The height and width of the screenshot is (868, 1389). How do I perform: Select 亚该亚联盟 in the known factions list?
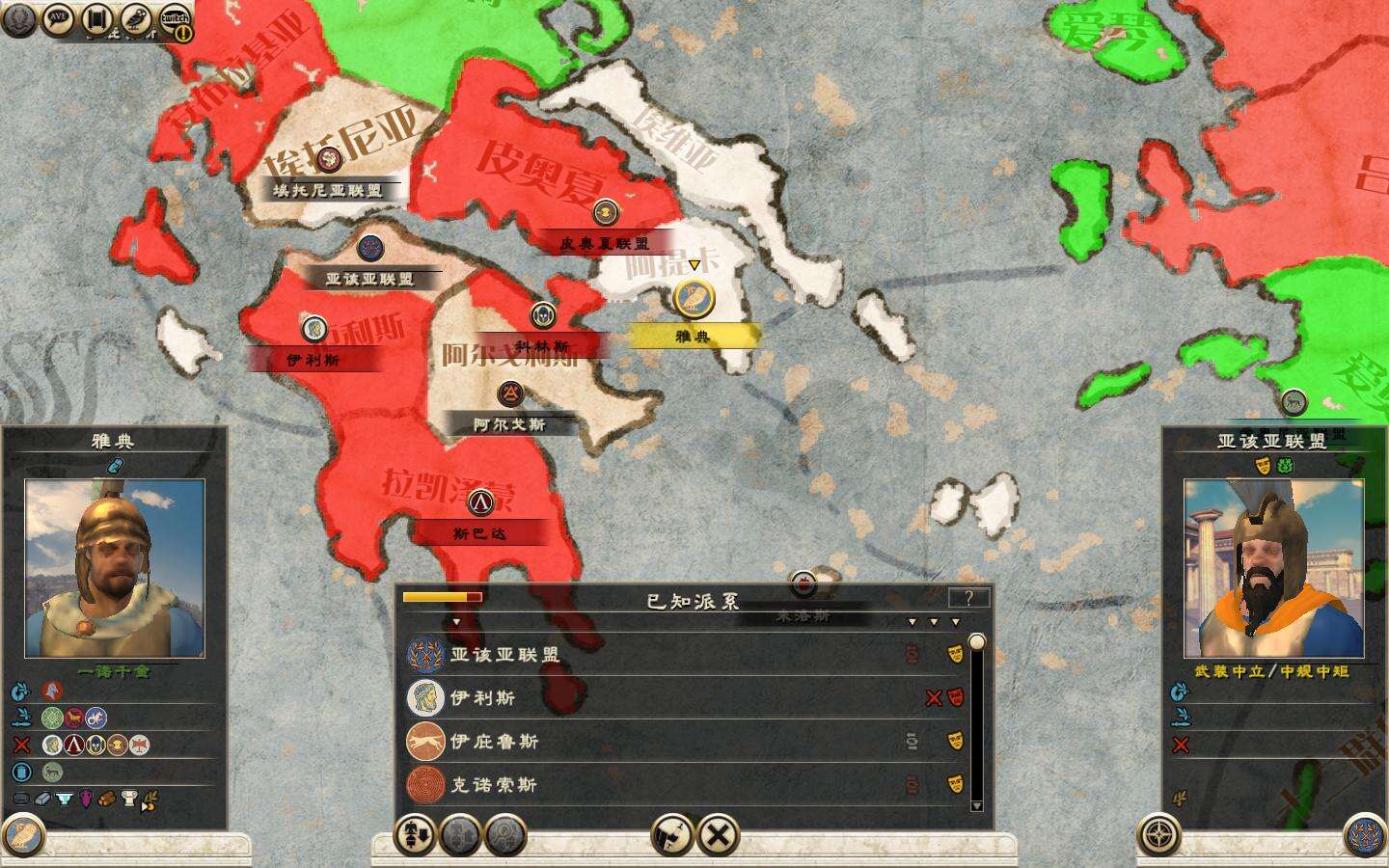[x=504, y=655]
